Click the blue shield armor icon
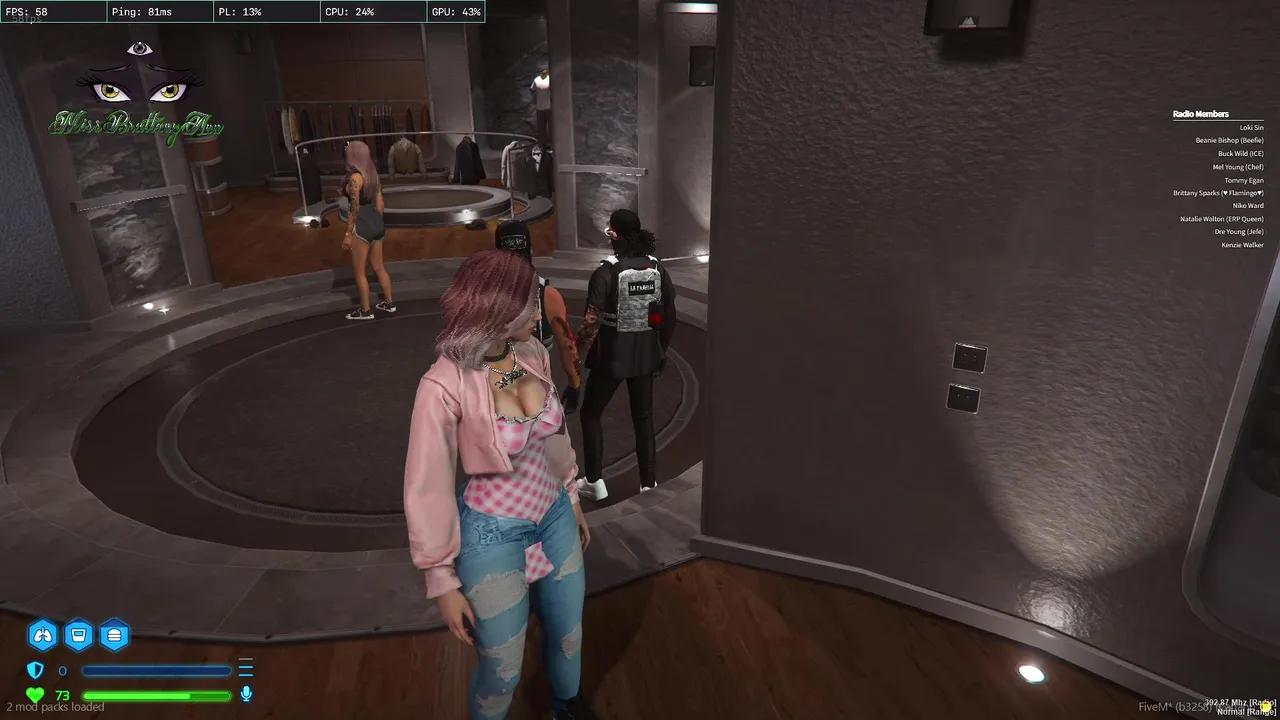 36,670
